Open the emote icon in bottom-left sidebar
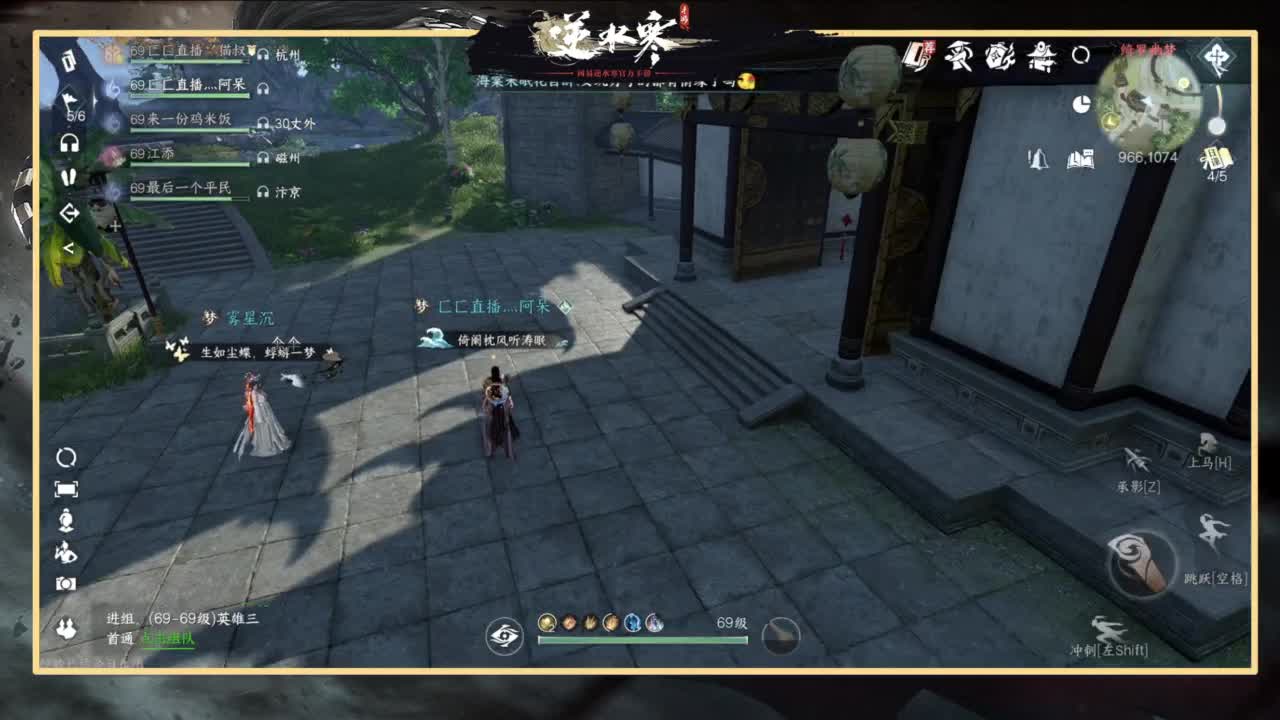The height and width of the screenshot is (720, 1280). (68, 554)
